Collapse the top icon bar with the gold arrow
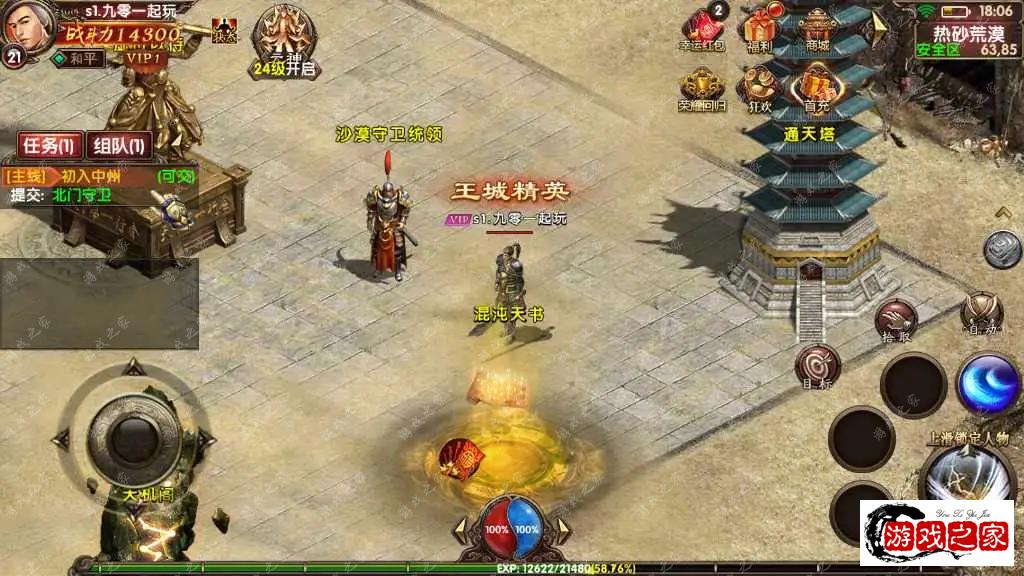The width and height of the screenshot is (1024, 576). pyautogui.click(x=880, y=22)
